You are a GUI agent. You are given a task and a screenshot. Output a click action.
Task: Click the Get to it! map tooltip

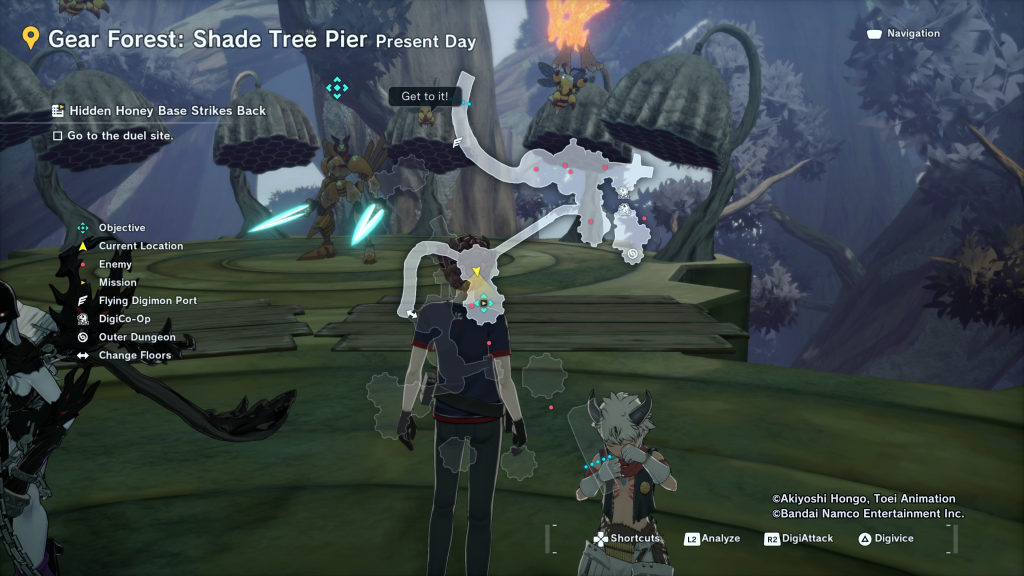click(x=425, y=96)
